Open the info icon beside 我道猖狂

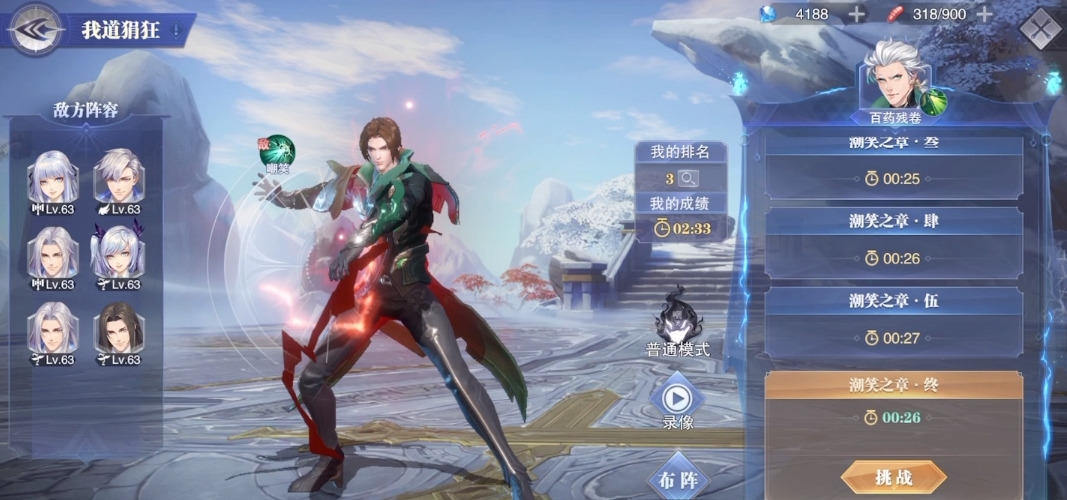(177, 30)
